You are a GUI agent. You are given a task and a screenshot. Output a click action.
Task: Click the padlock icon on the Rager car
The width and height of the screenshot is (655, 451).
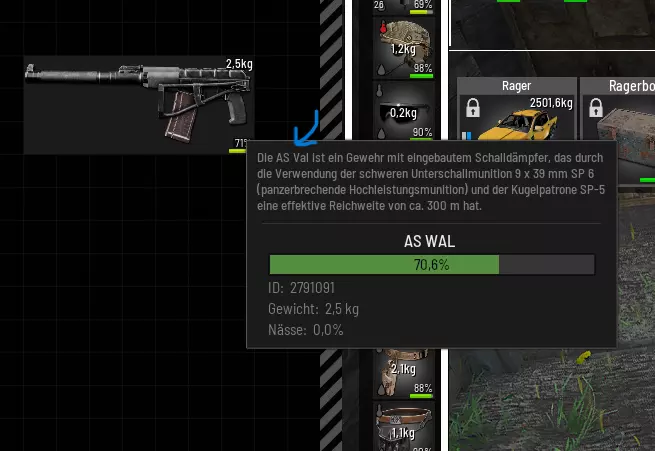click(x=474, y=106)
